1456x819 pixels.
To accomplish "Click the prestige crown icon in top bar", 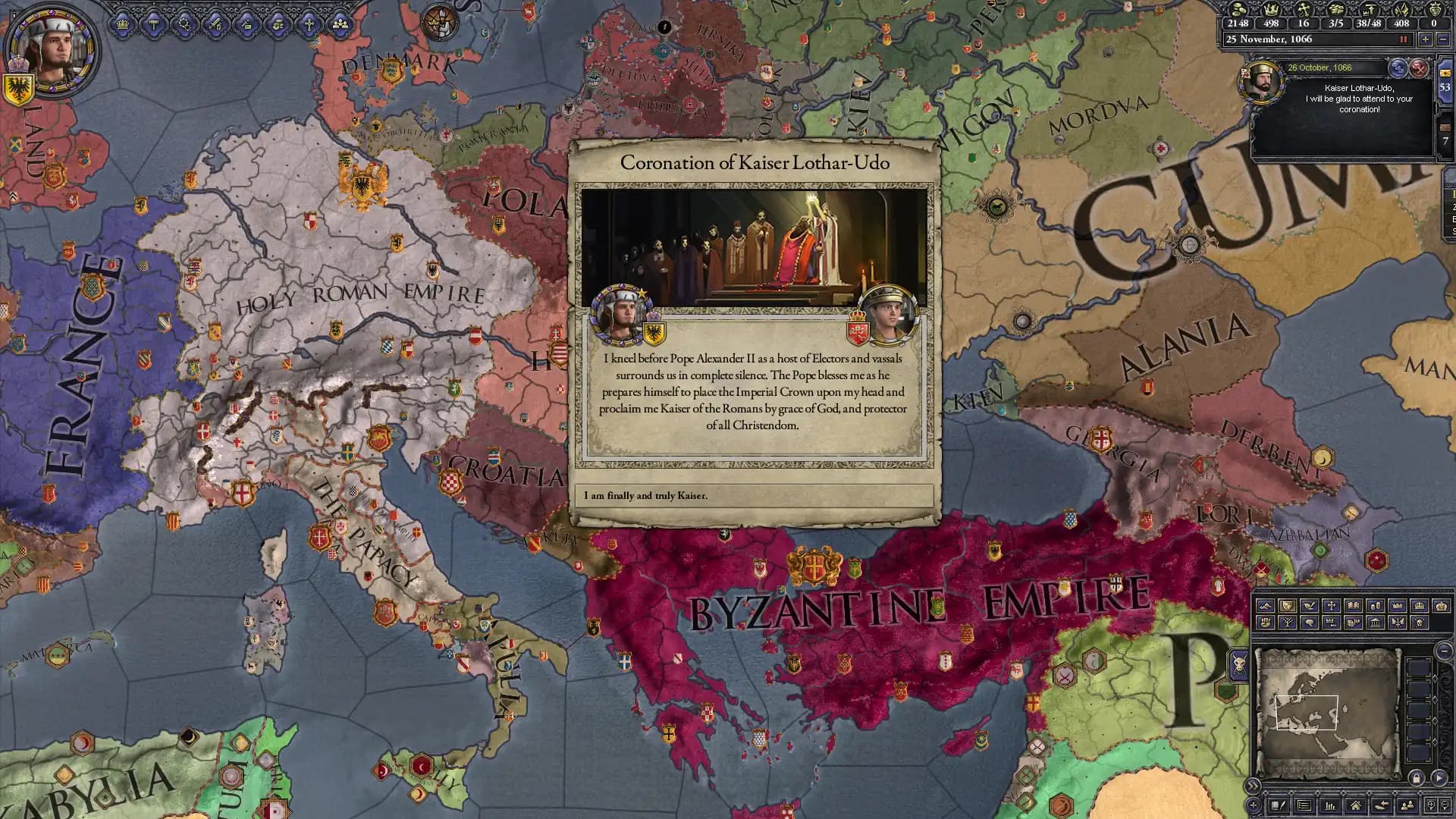I will click(x=1272, y=10).
